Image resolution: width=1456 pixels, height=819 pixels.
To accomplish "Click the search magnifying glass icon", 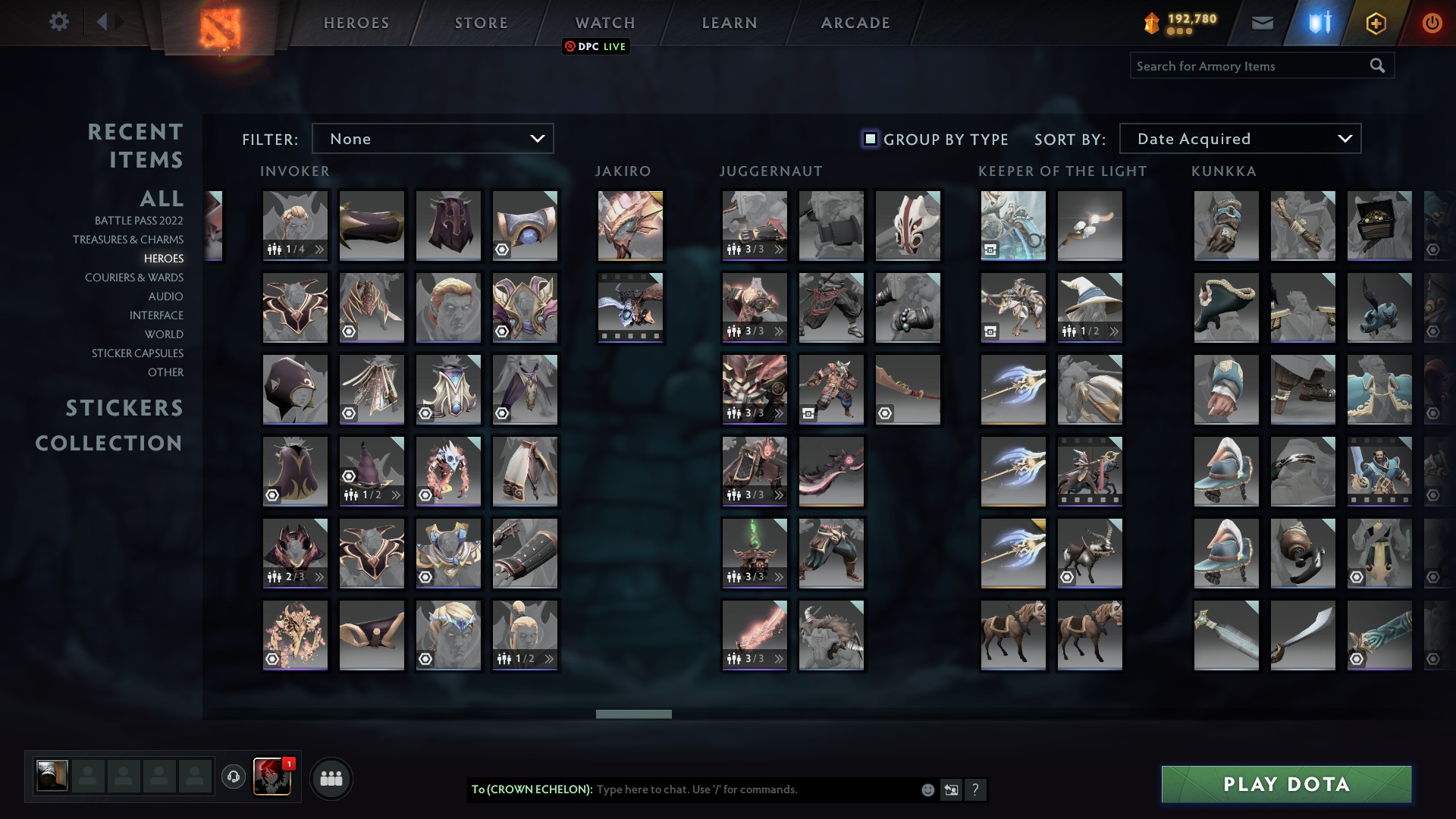I will [x=1377, y=66].
